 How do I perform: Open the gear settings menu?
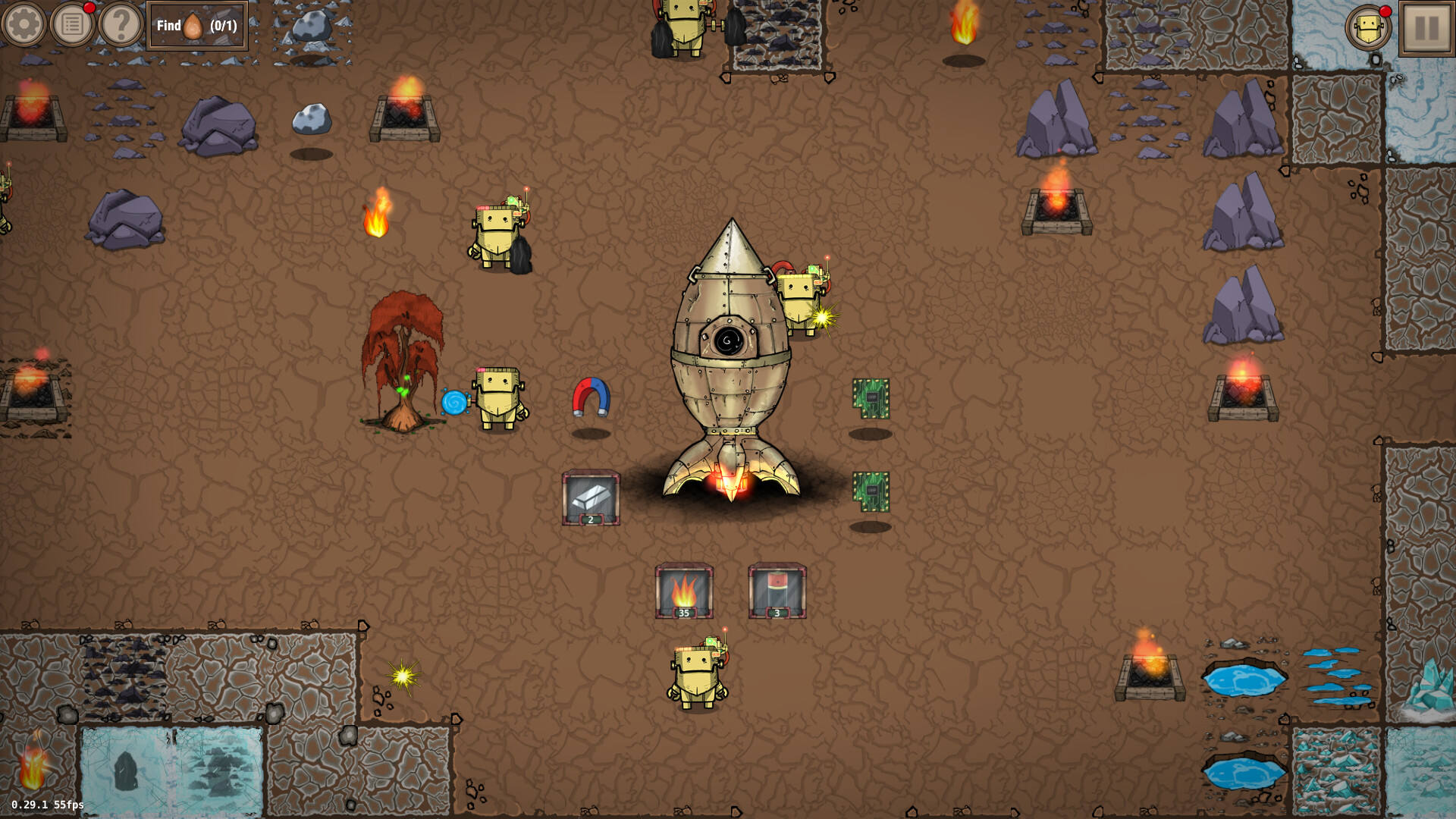coord(24,25)
